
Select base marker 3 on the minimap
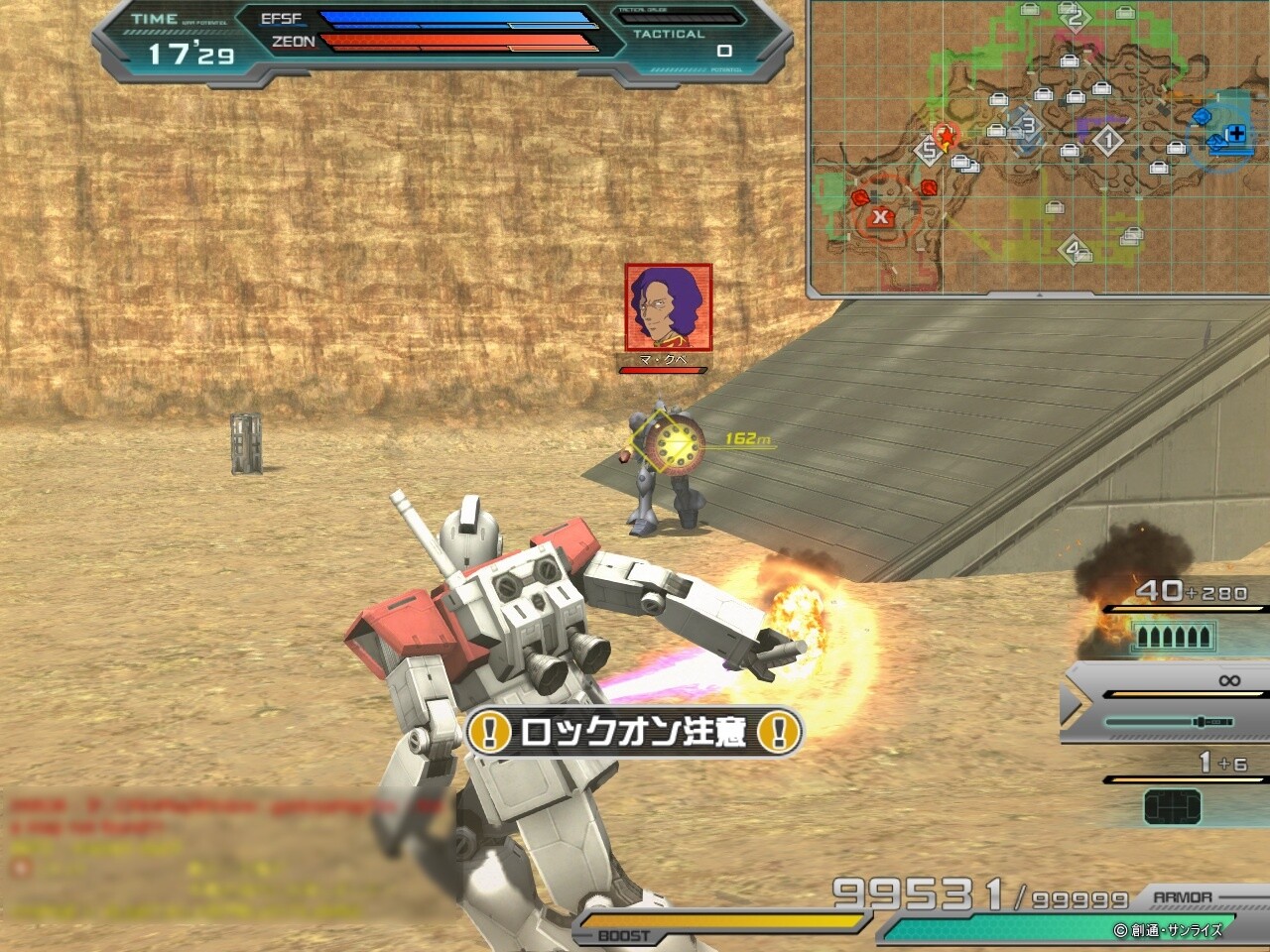[1027, 127]
